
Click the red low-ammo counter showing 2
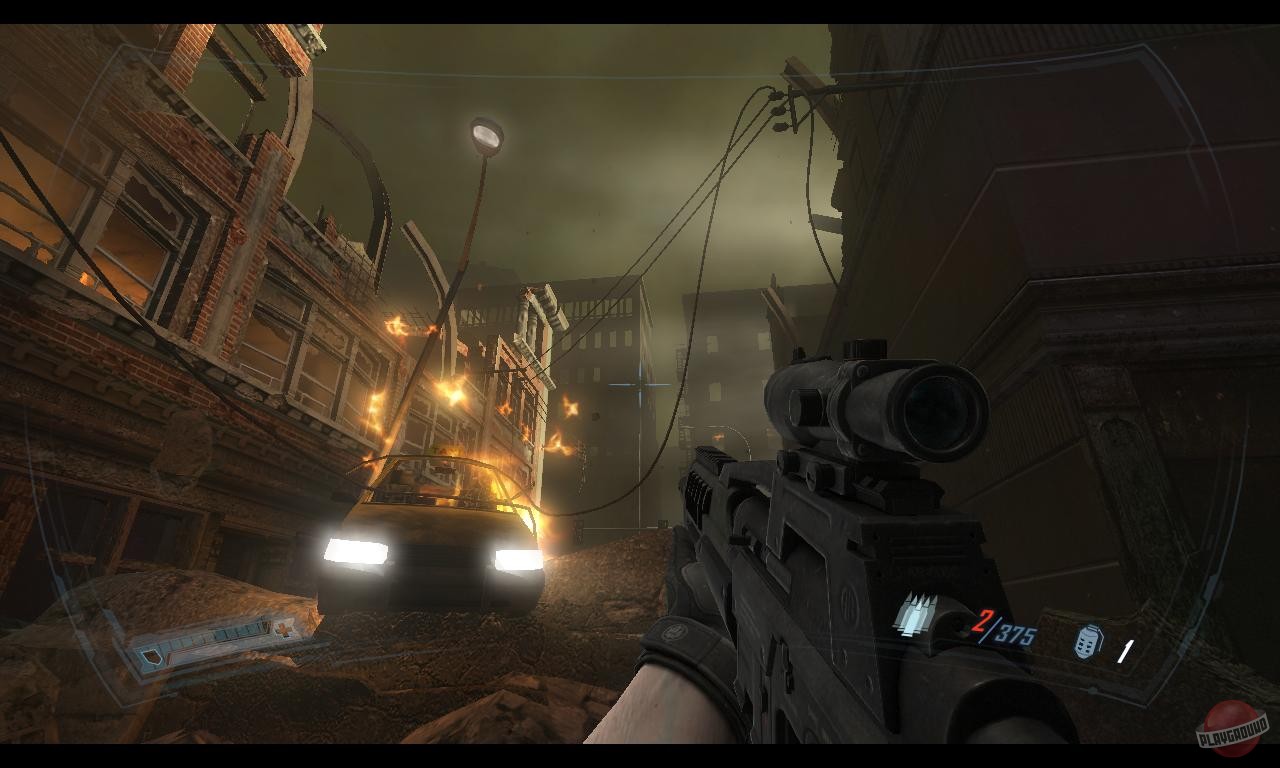982,620
